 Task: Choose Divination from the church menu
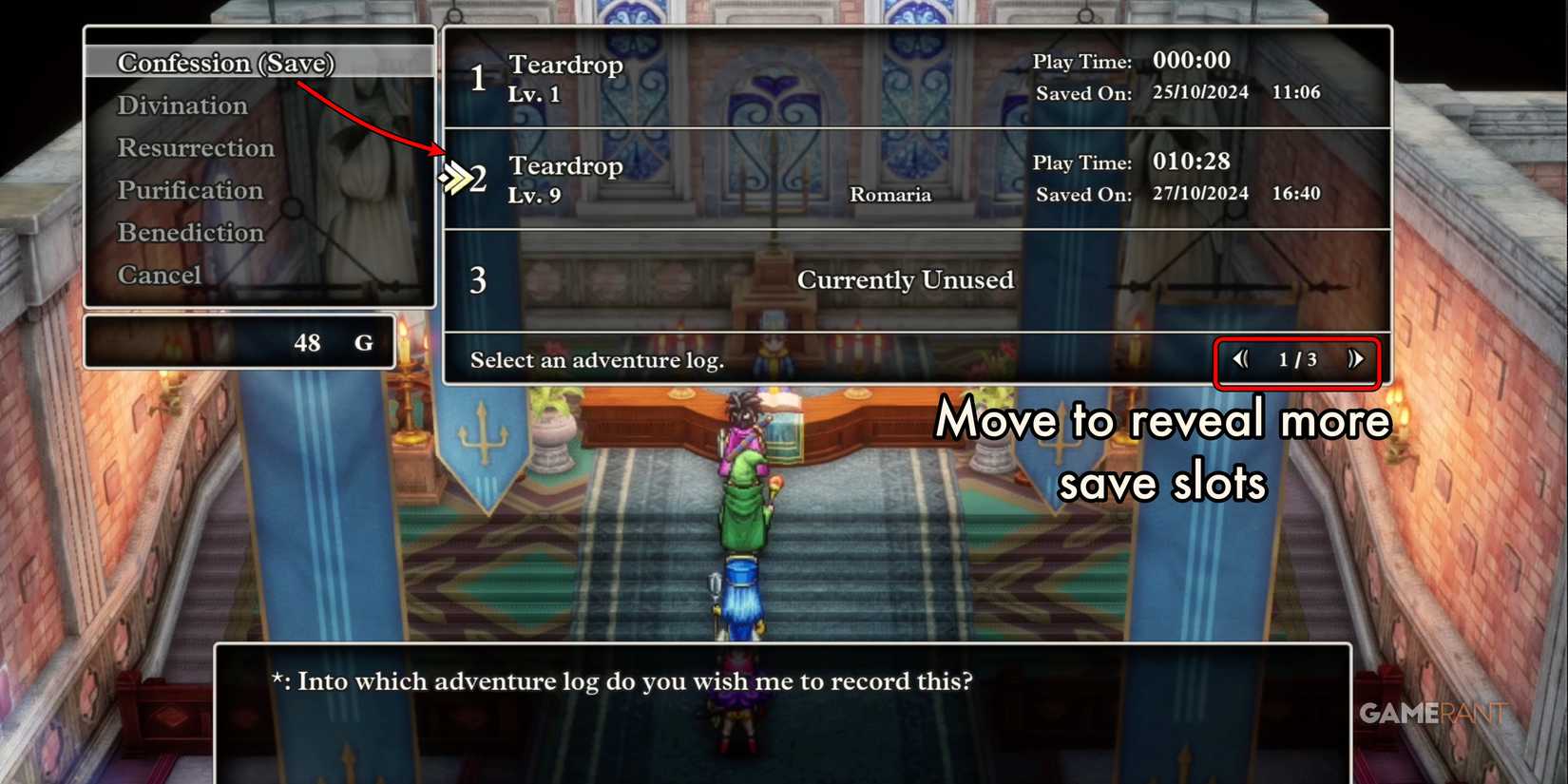coord(182,105)
